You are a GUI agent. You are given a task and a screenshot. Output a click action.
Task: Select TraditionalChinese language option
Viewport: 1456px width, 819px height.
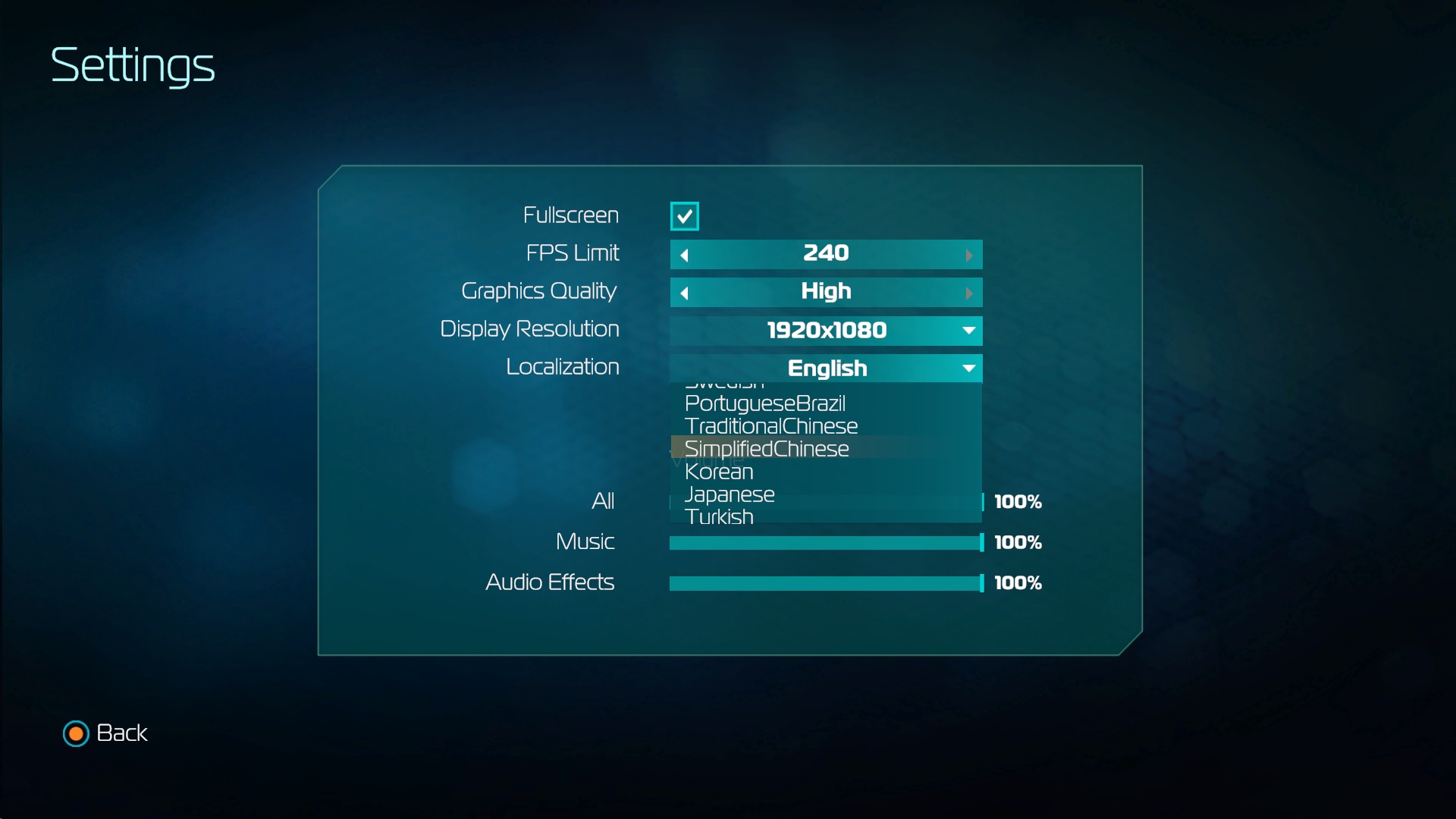coord(770,426)
